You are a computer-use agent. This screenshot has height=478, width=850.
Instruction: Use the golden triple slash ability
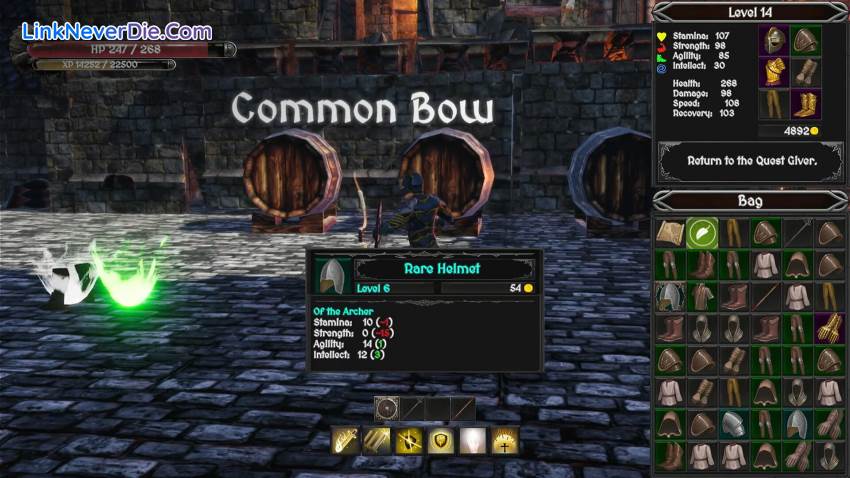point(376,441)
